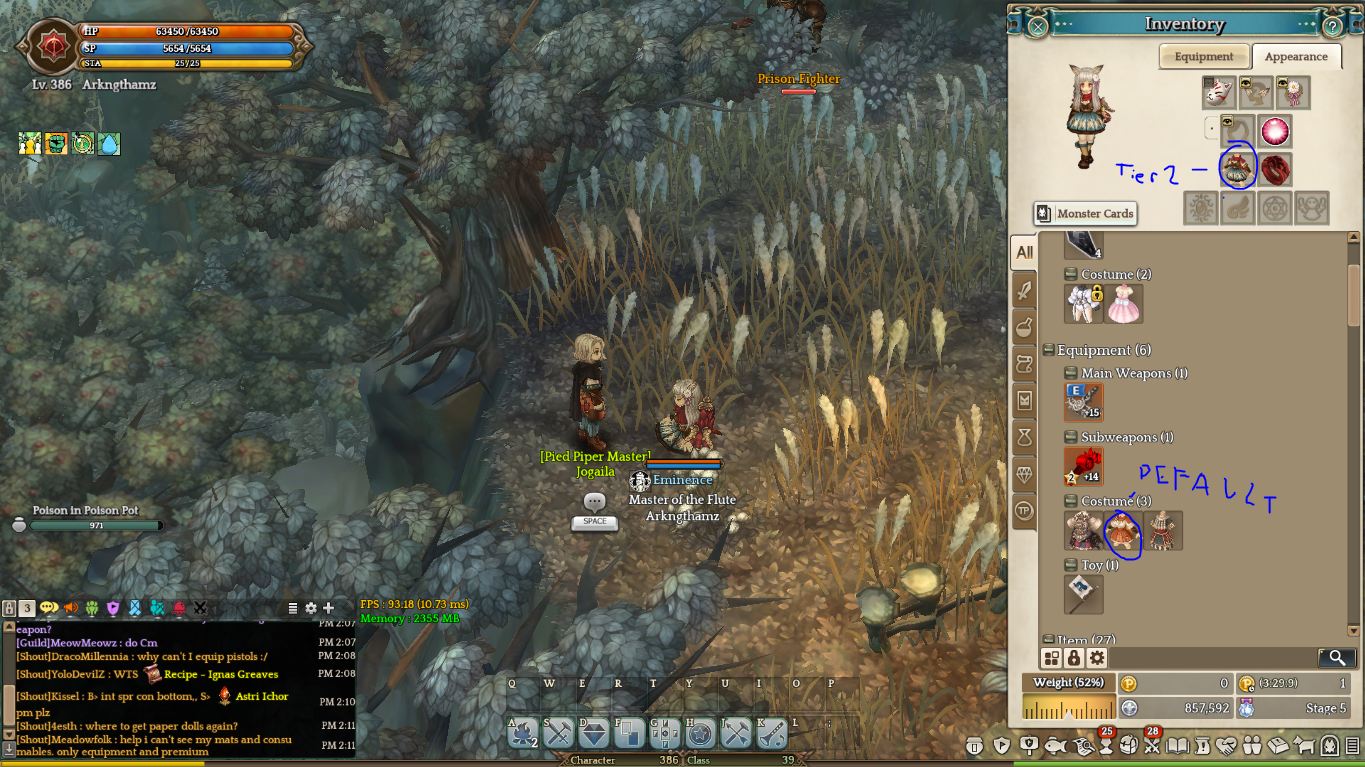The height and width of the screenshot is (767, 1365).
Task: Select the glowing pink orb appearance slot
Action: click(1274, 131)
